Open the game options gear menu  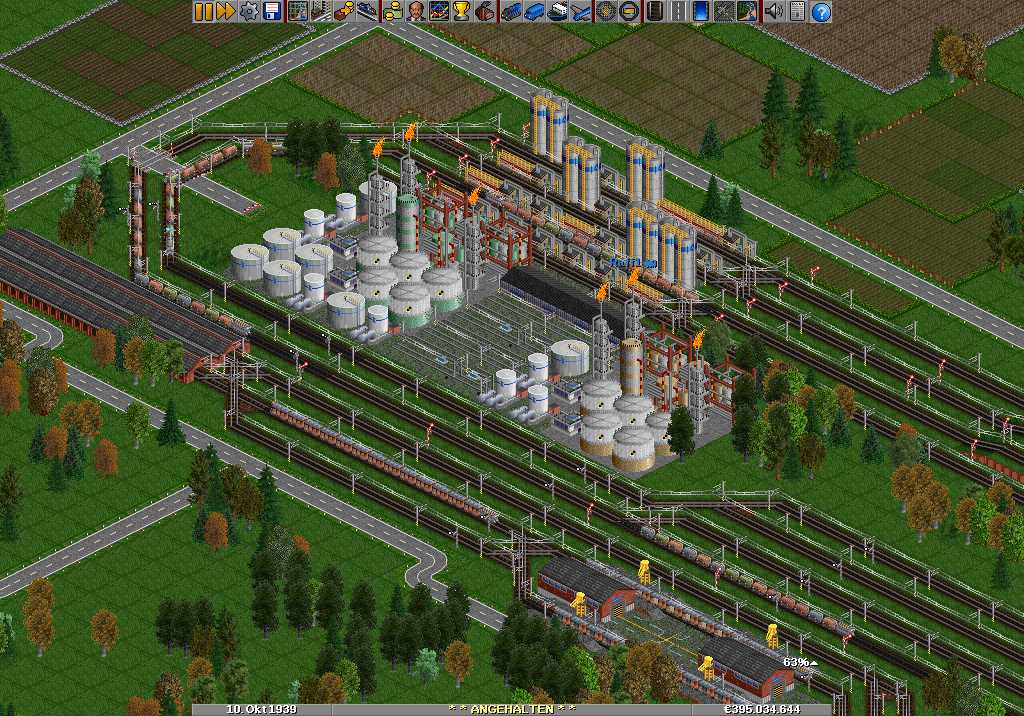tap(248, 12)
